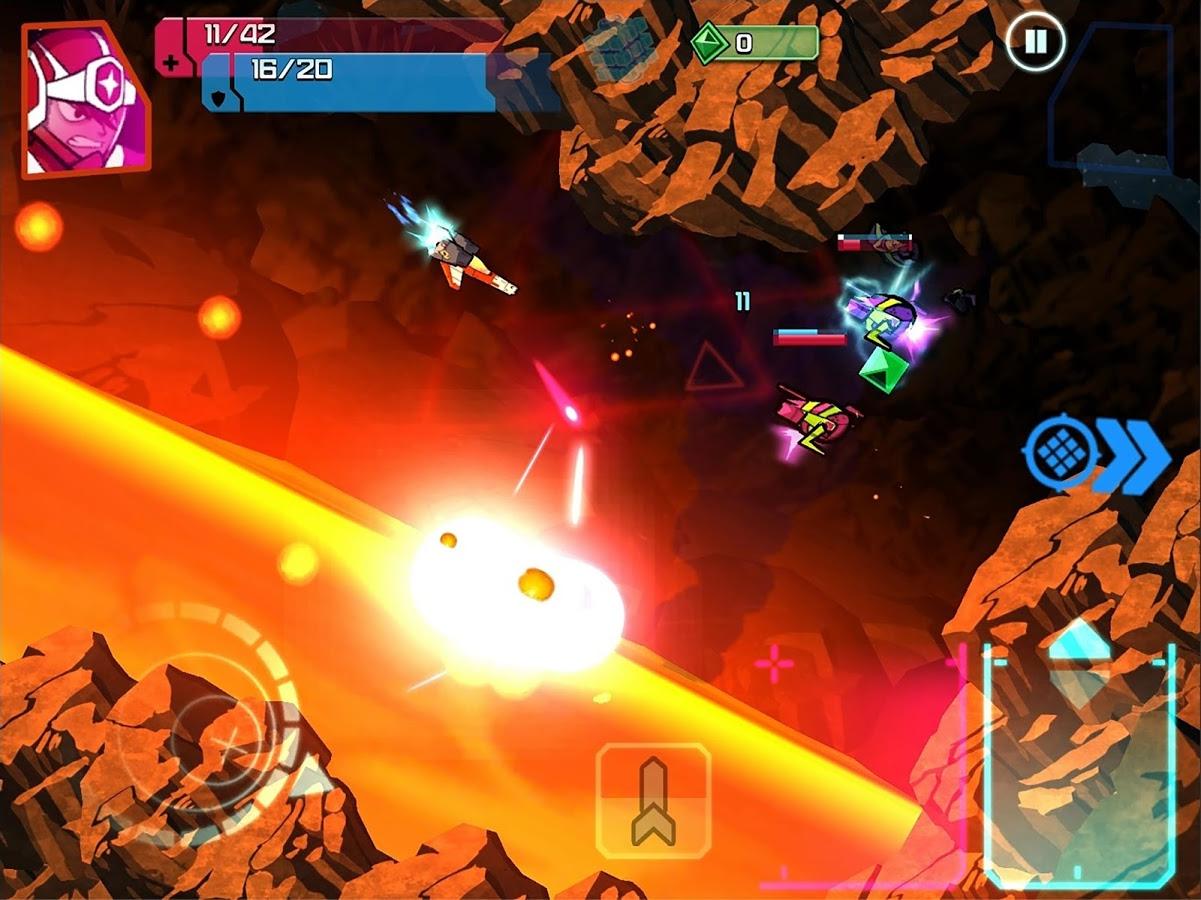Activate the blue target-lock dash button
This screenshot has height=900, width=1201.
pyautogui.click(x=1095, y=456)
